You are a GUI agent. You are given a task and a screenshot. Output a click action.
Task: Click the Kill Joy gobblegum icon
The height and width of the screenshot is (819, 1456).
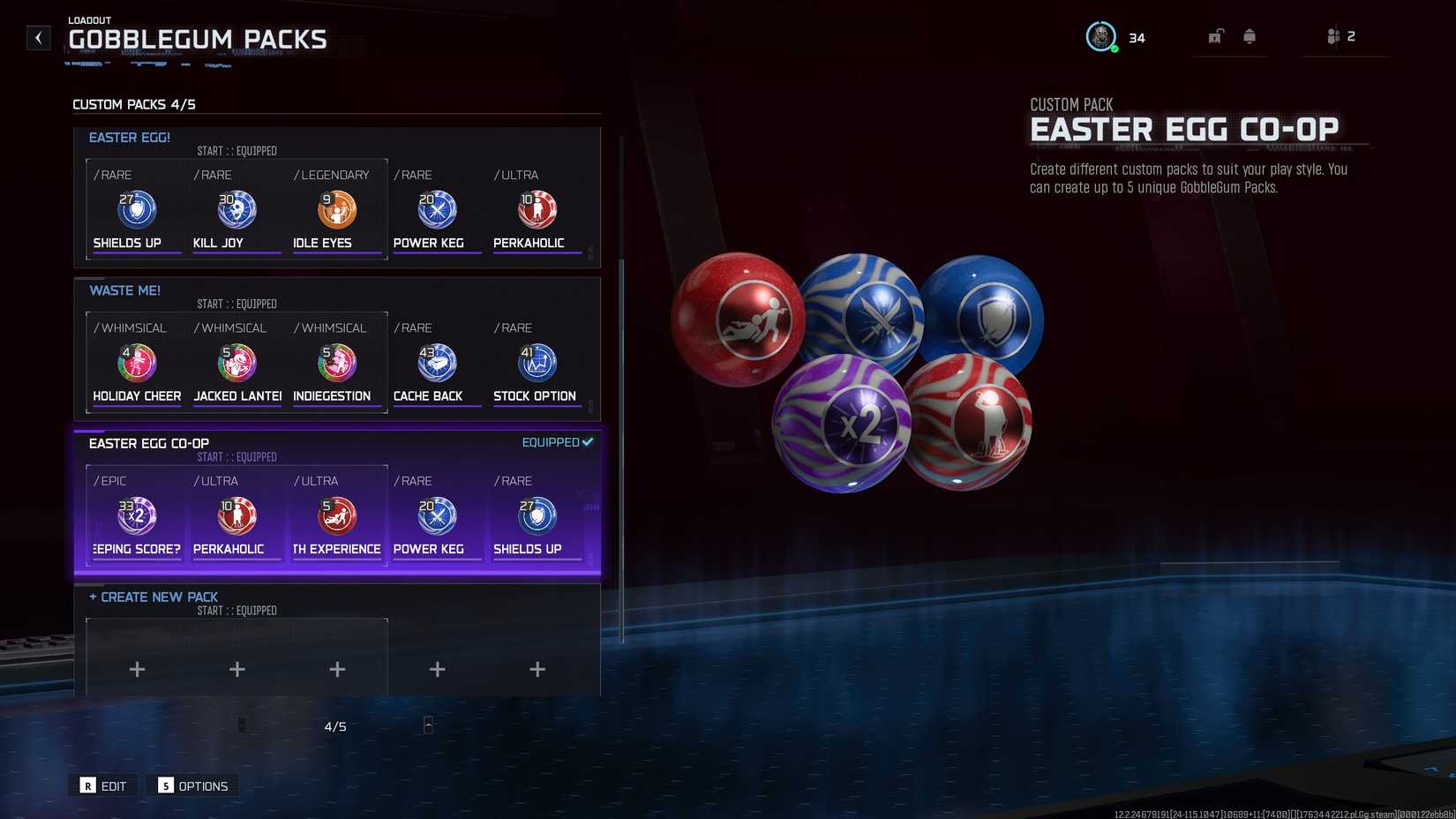[236, 209]
